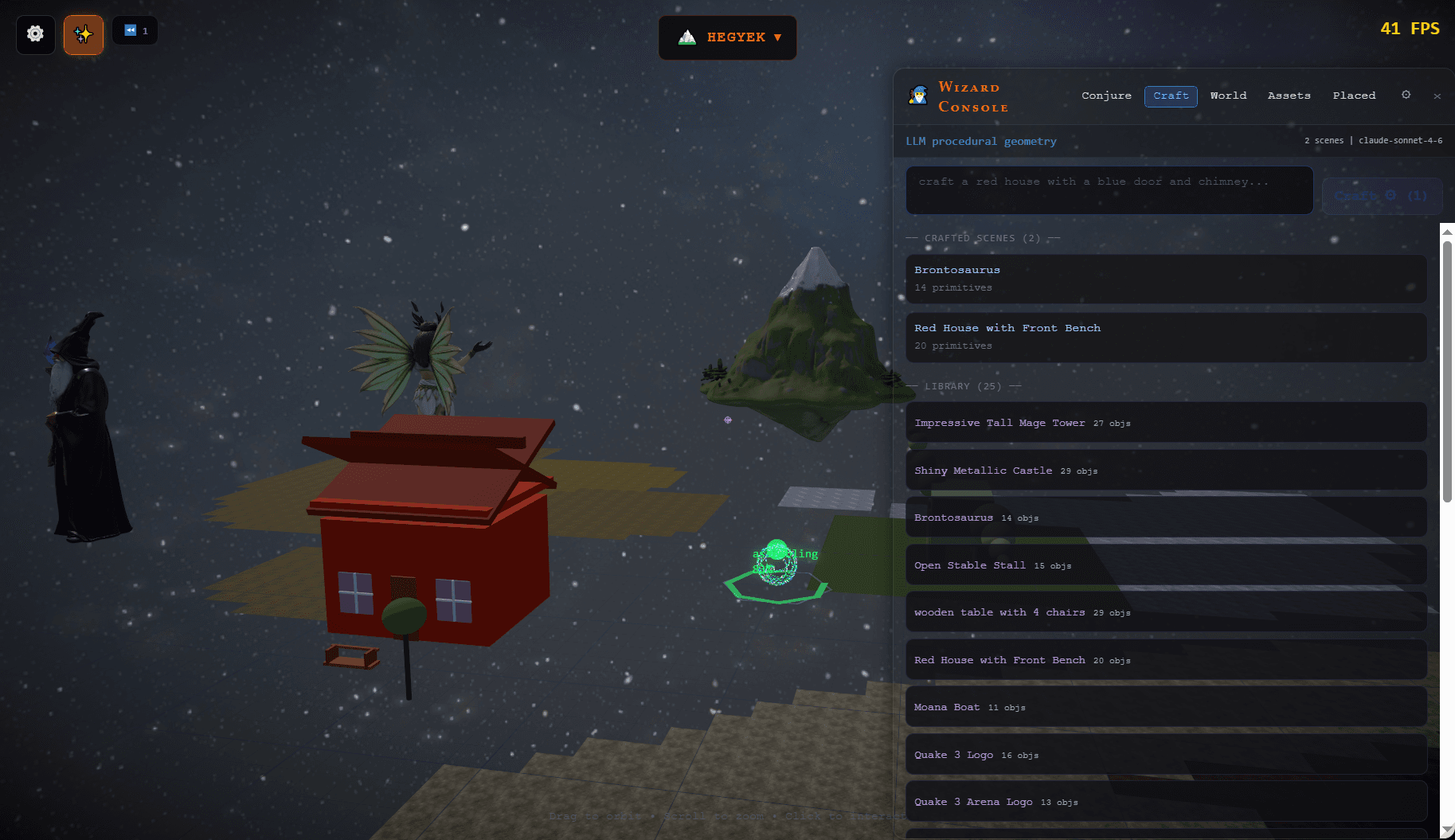Pick Impressive Tall Mage Tower from library
The height and width of the screenshot is (840, 1455).
(x=1165, y=423)
